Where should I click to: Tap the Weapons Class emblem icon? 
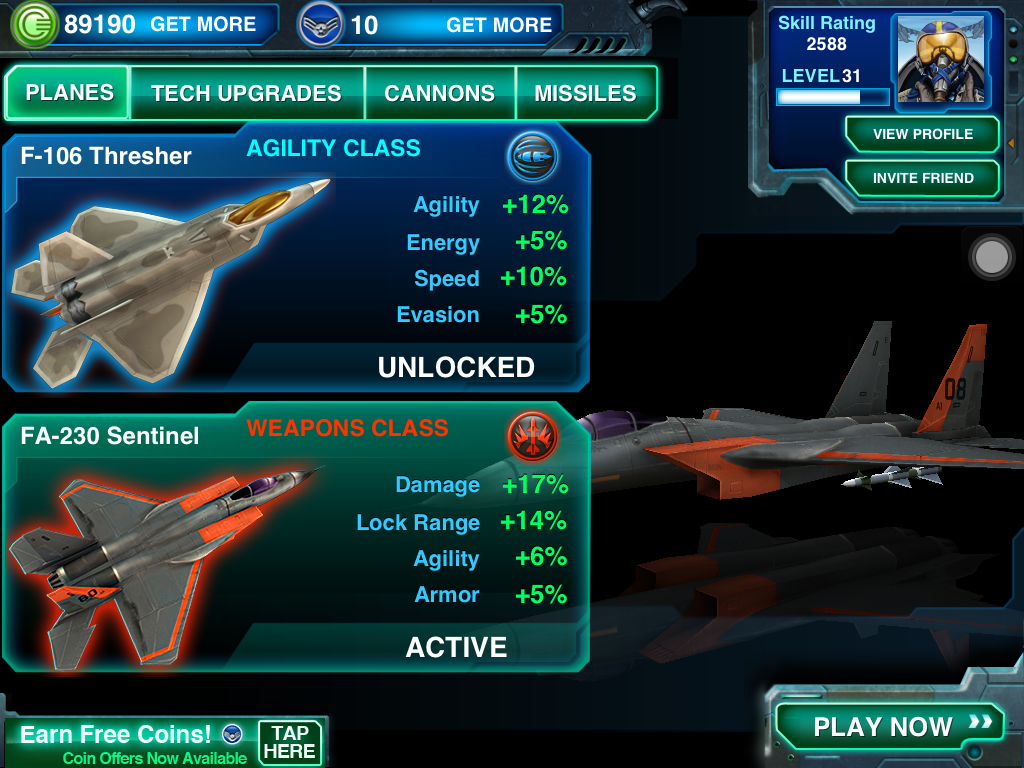[x=532, y=437]
